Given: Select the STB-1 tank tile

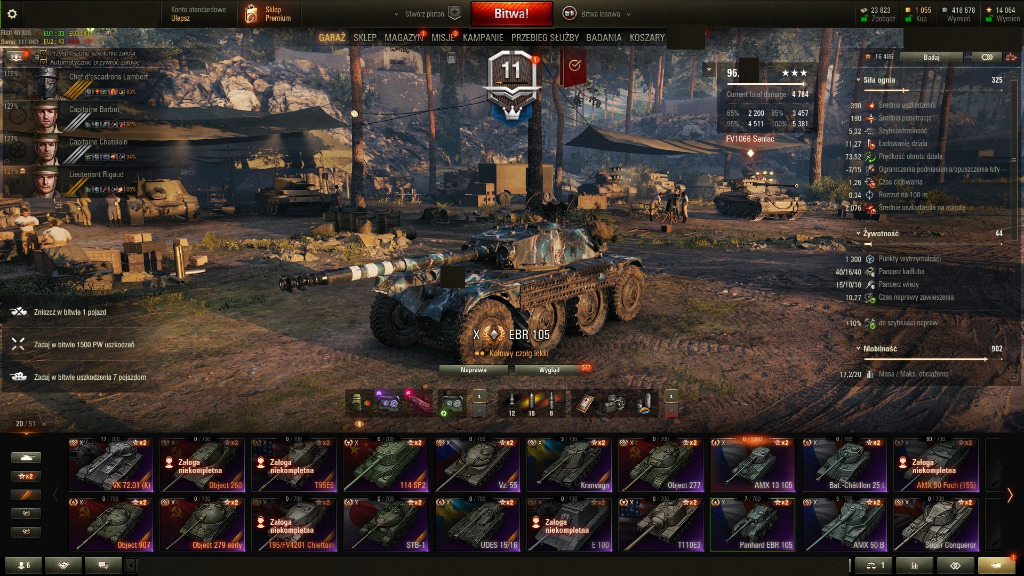Looking at the screenshot, I should (x=385, y=525).
